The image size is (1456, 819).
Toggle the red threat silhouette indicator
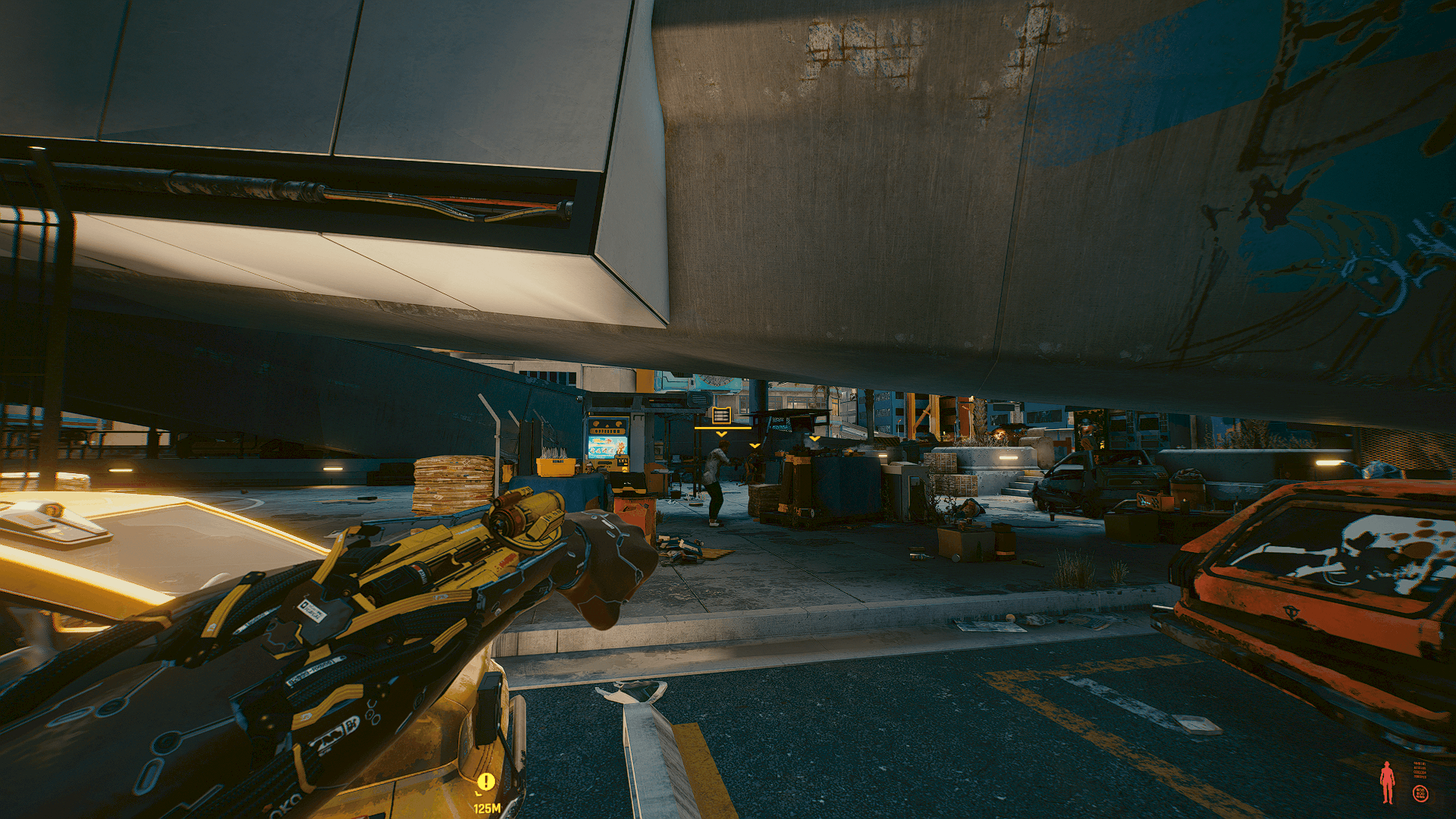click(x=1389, y=782)
